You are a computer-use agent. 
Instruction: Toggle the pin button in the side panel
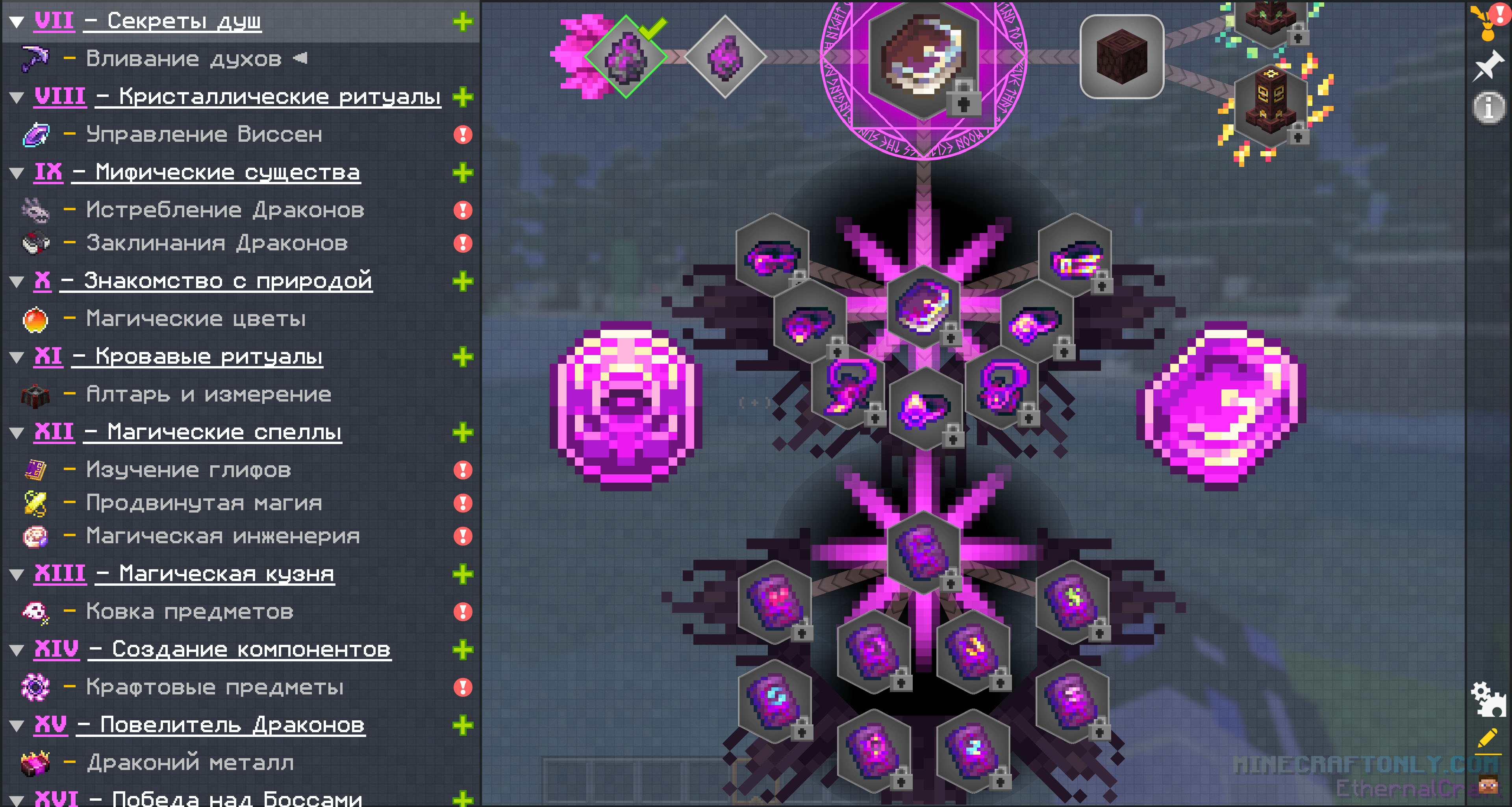coord(1488,66)
